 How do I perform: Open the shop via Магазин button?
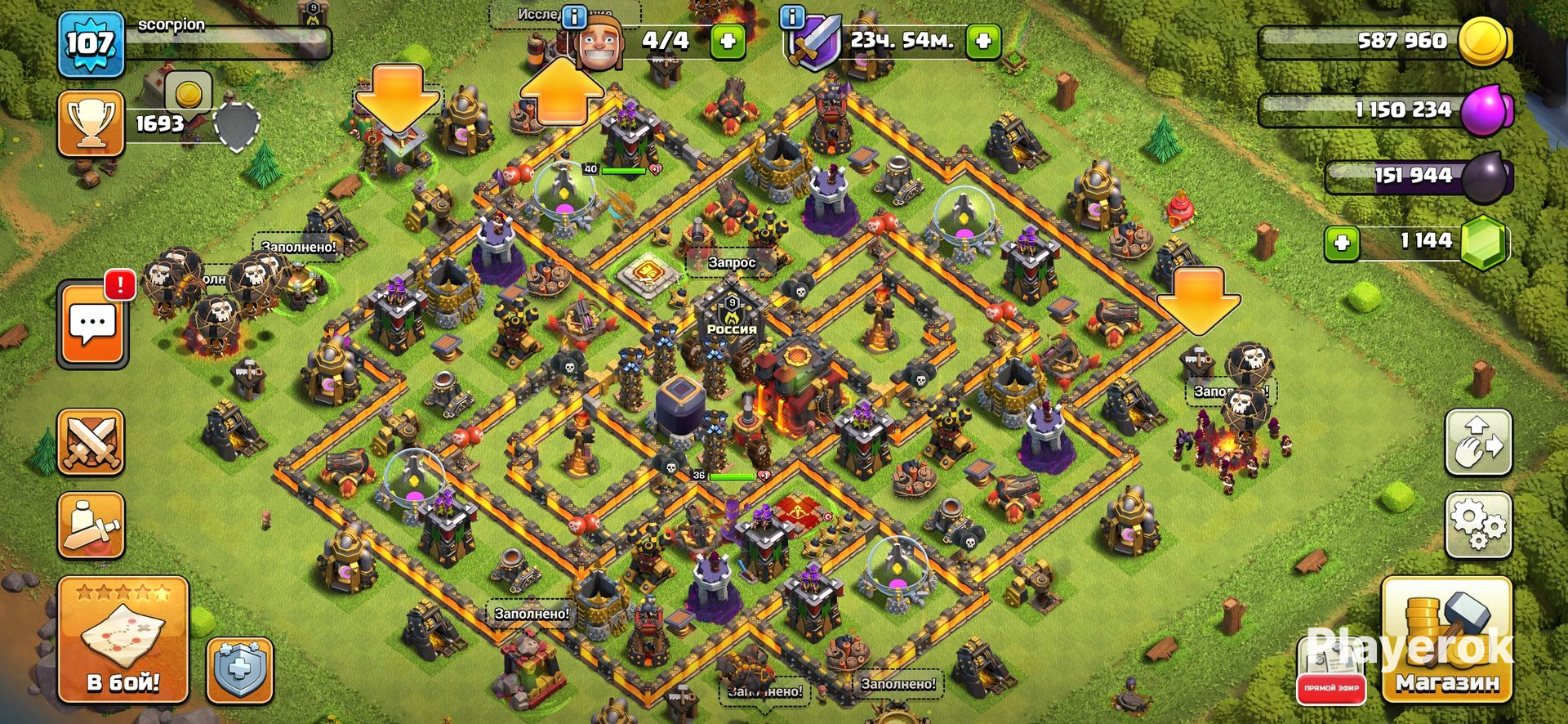click(x=1445, y=640)
